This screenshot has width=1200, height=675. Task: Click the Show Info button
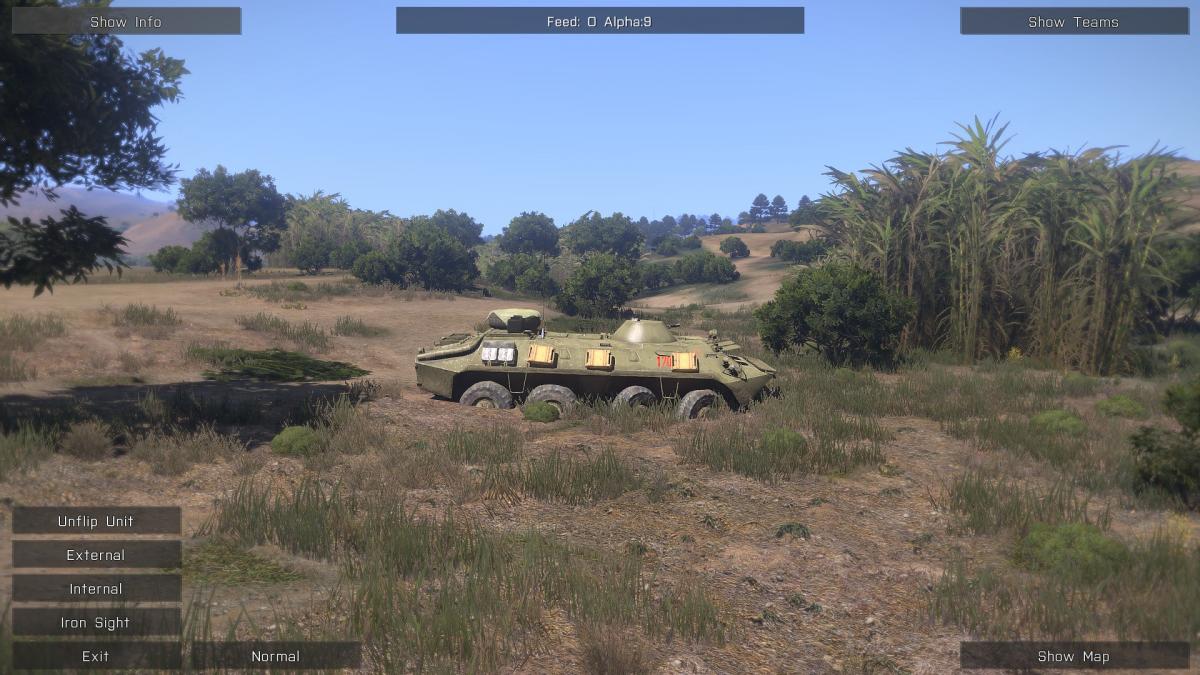click(x=126, y=21)
